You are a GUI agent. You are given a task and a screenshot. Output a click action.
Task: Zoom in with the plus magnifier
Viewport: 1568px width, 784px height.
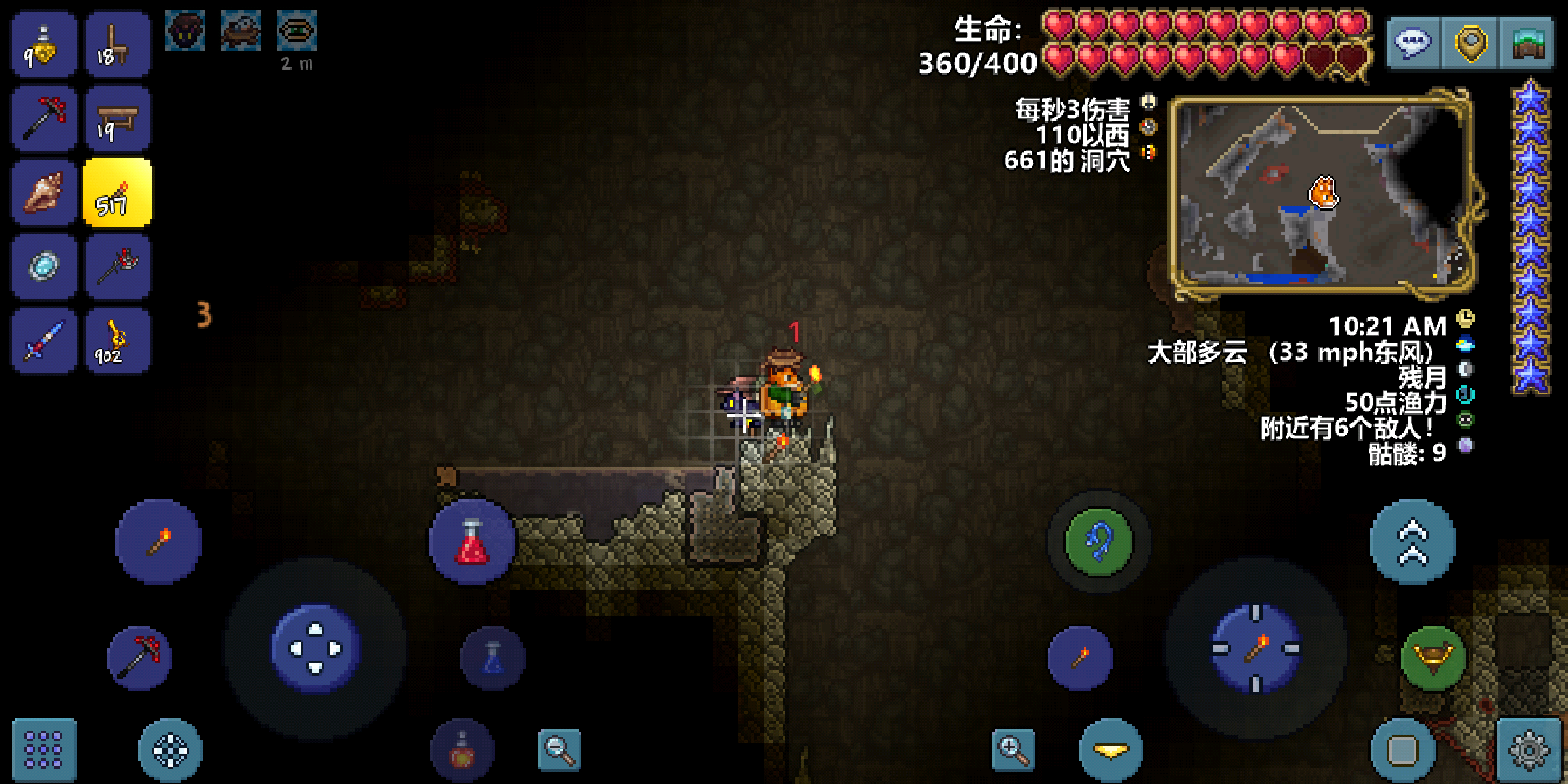(x=1013, y=749)
